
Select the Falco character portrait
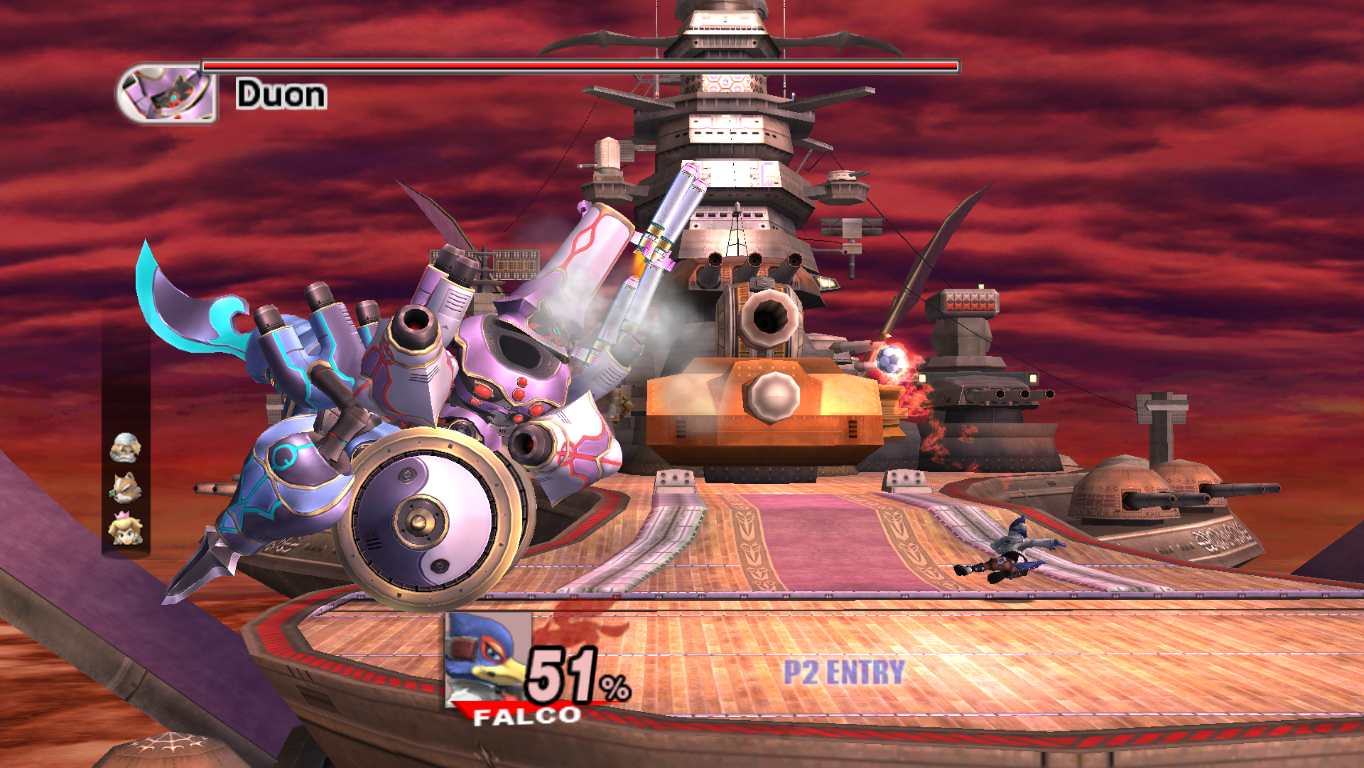click(x=486, y=659)
